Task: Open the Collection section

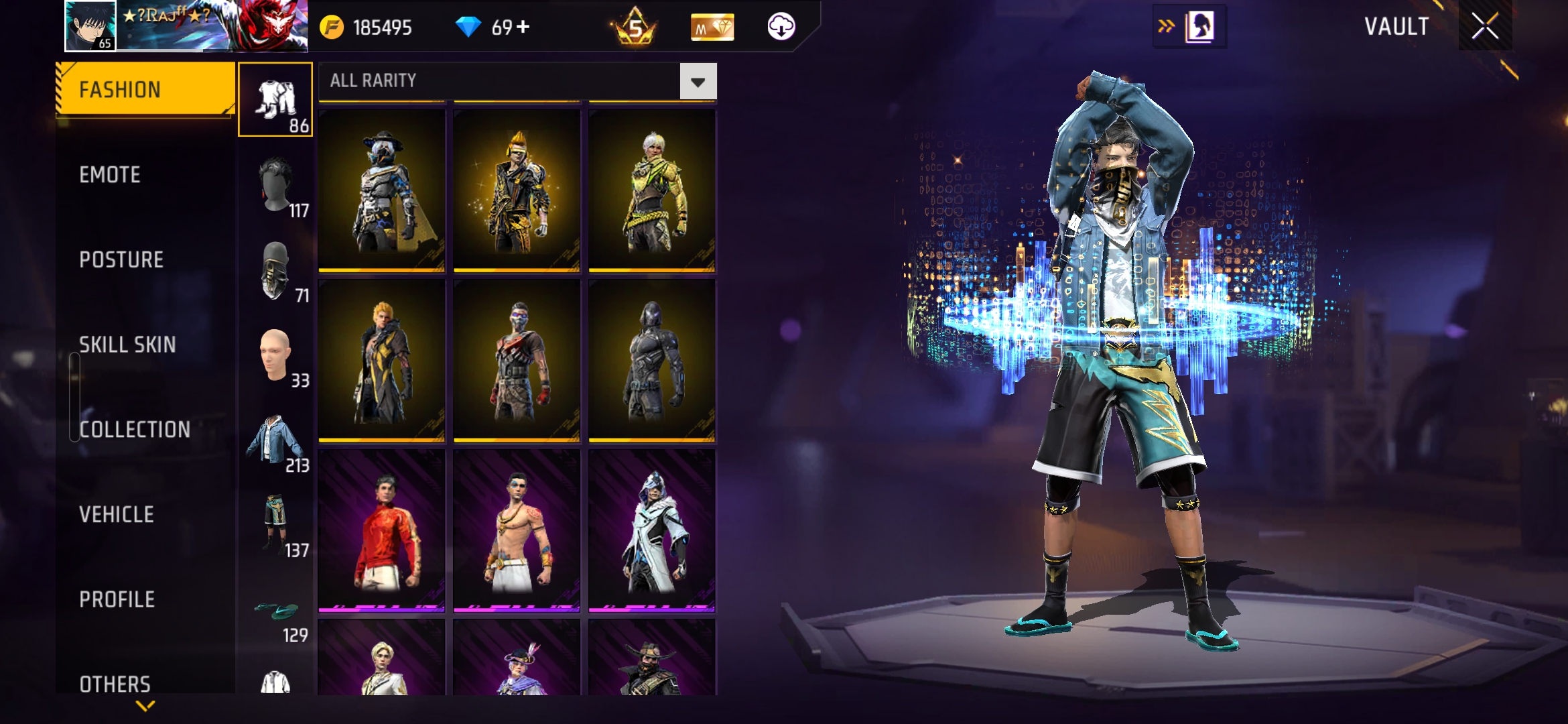Action: [135, 430]
